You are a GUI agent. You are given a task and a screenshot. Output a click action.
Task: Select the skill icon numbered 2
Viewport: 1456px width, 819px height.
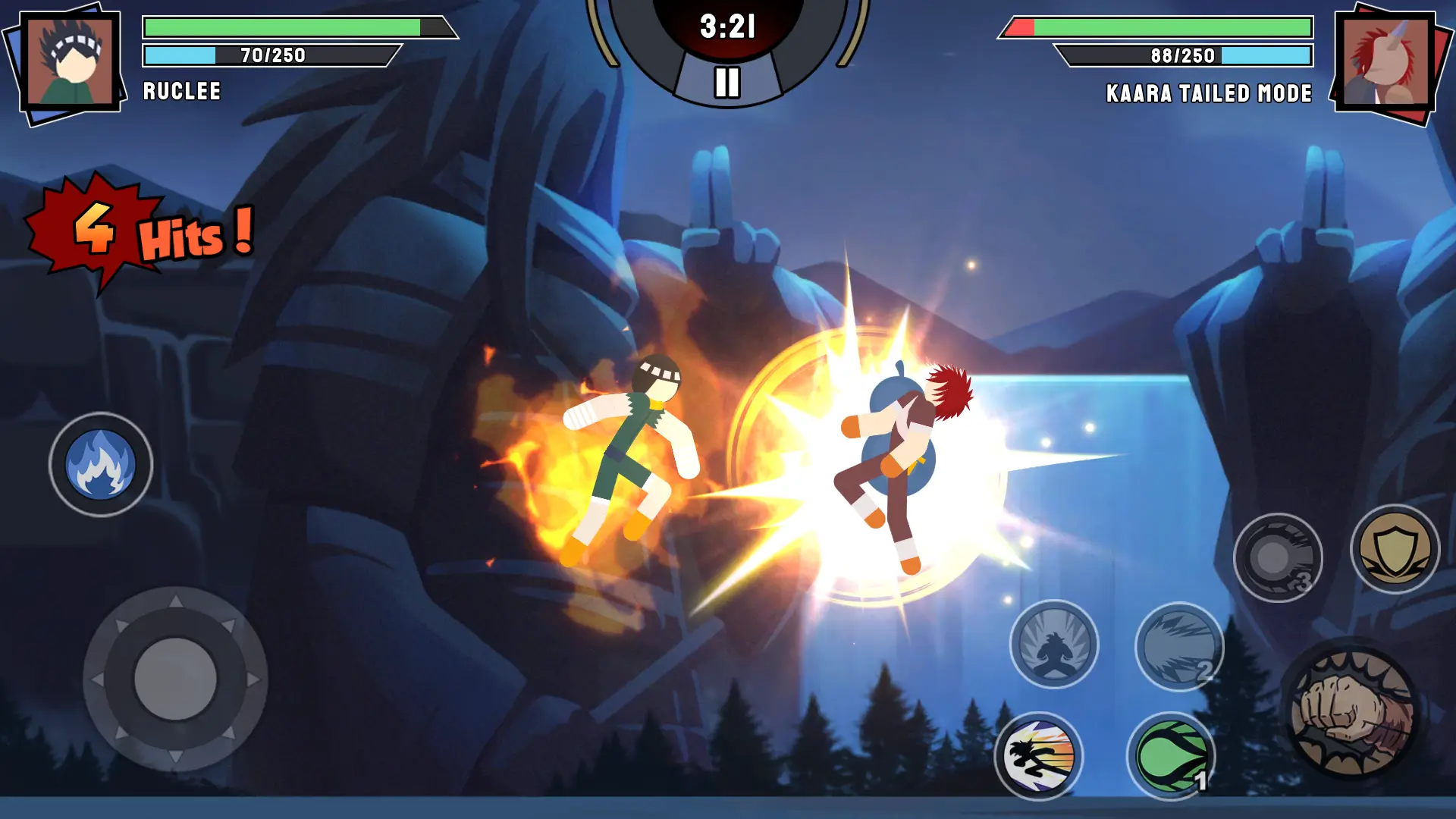pyautogui.click(x=1179, y=646)
